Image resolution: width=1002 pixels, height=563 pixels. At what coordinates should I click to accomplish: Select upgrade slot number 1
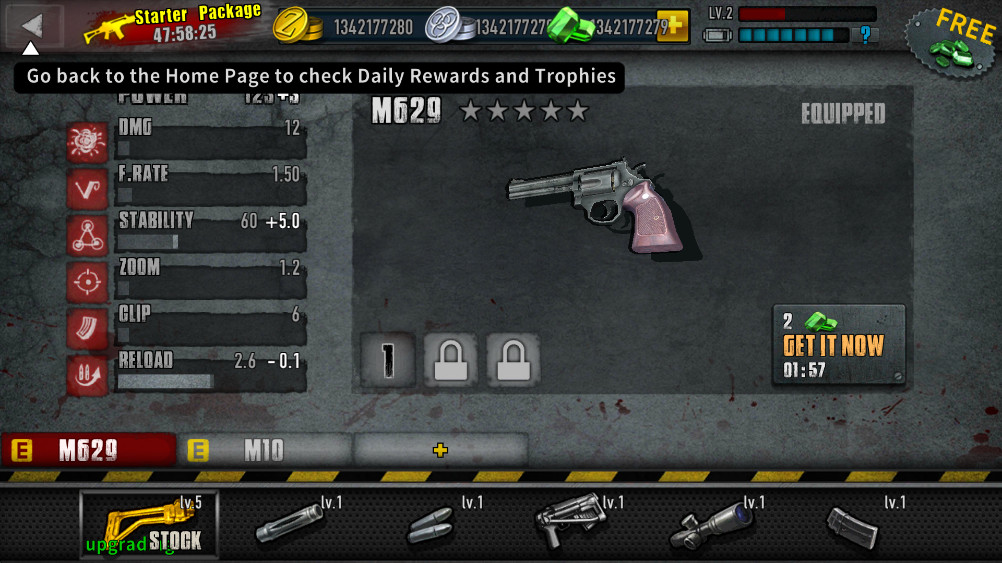click(387, 359)
